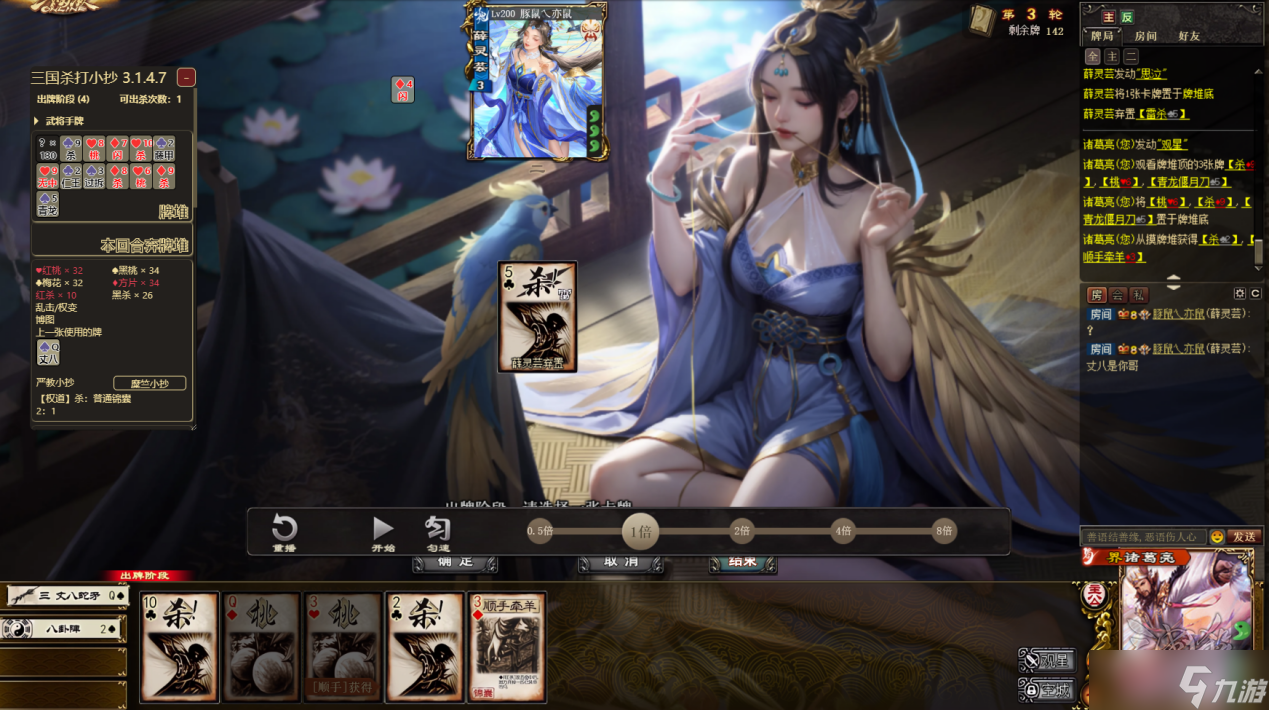Minimize the 三国杀打小抄 helper panel
1269x710 pixels.
[186, 77]
